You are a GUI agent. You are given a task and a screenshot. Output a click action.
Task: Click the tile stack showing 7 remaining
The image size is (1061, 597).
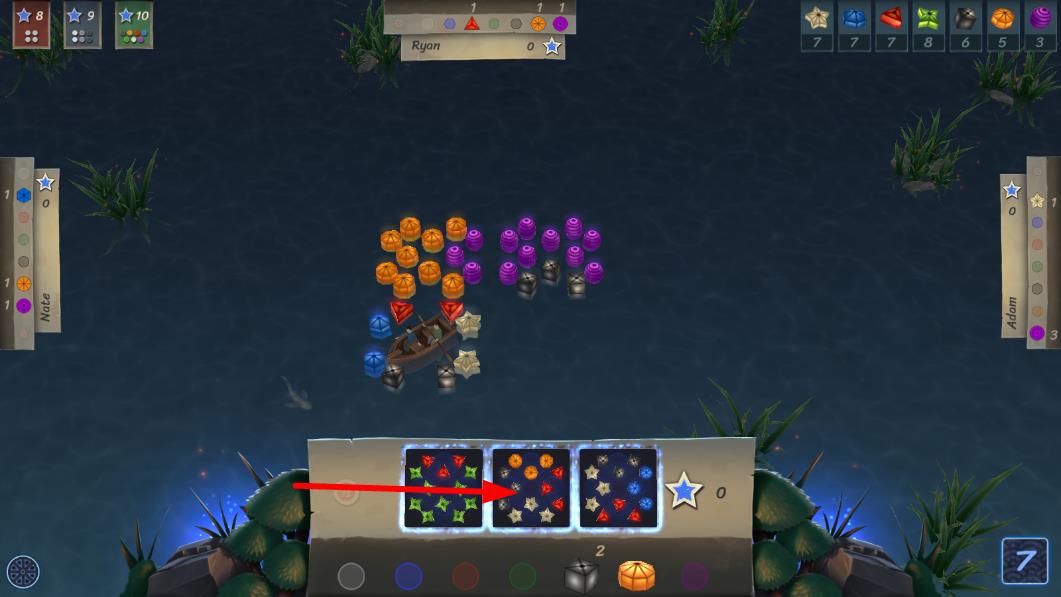tap(1025, 561)
